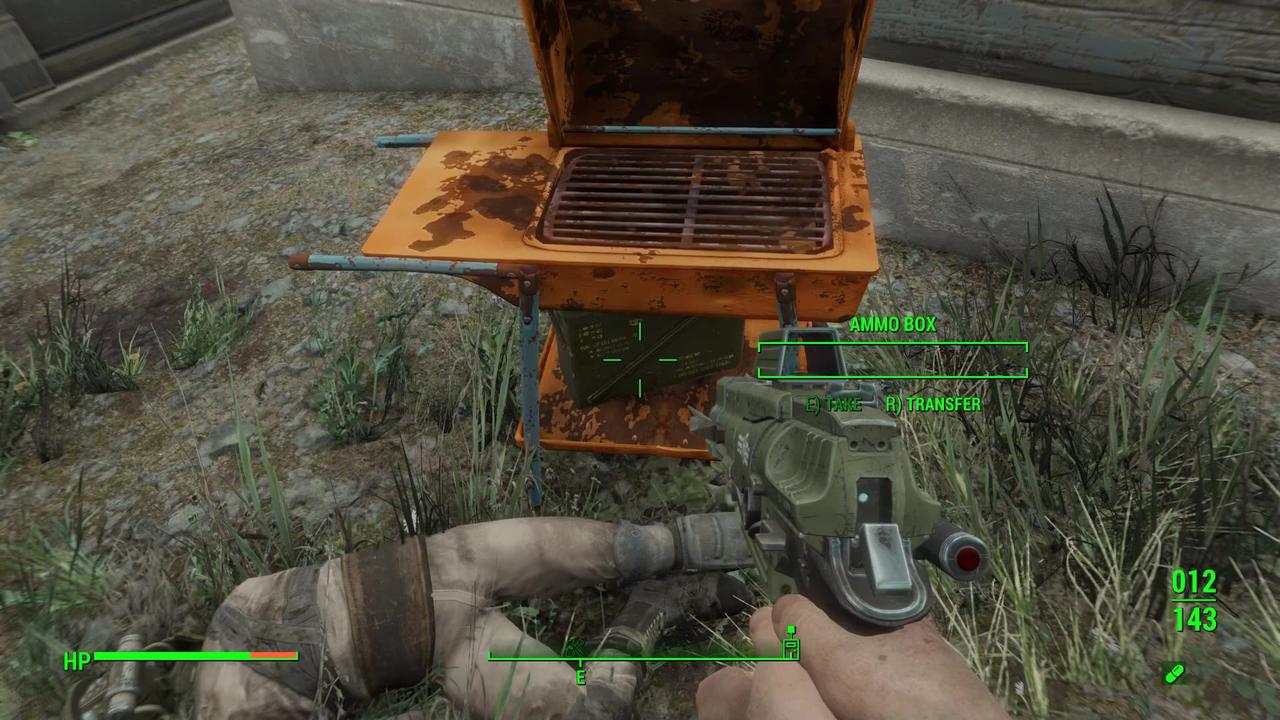This screenshot has width=1280, height=720.
Task: Select the crossed-swords location icon on compass
Action: (575, 648)
